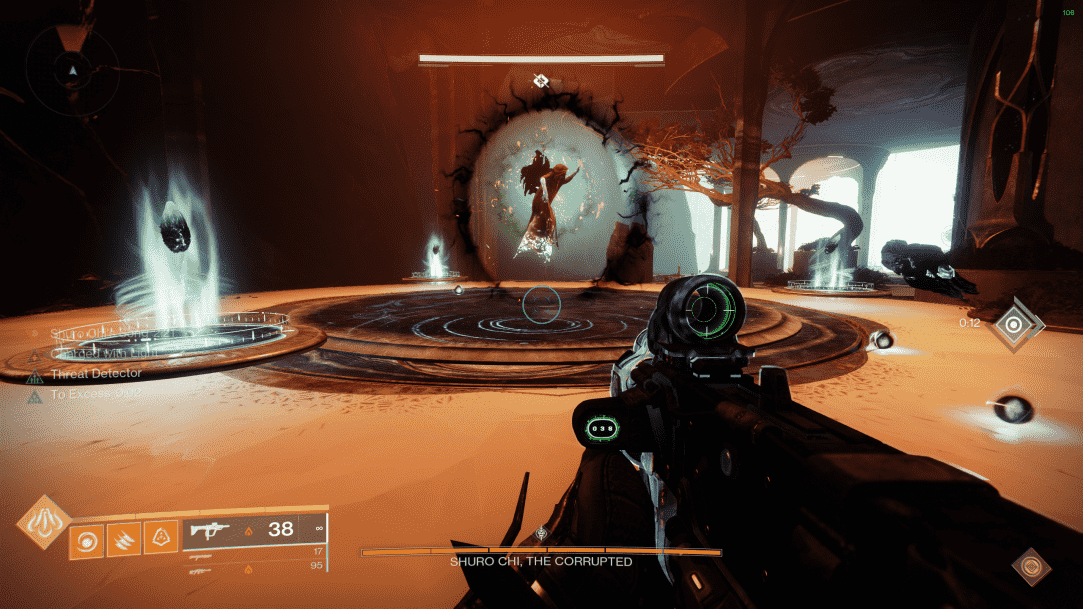
Task: Click the small diamond emblem bottom-right
Action: click(1031, 566)
